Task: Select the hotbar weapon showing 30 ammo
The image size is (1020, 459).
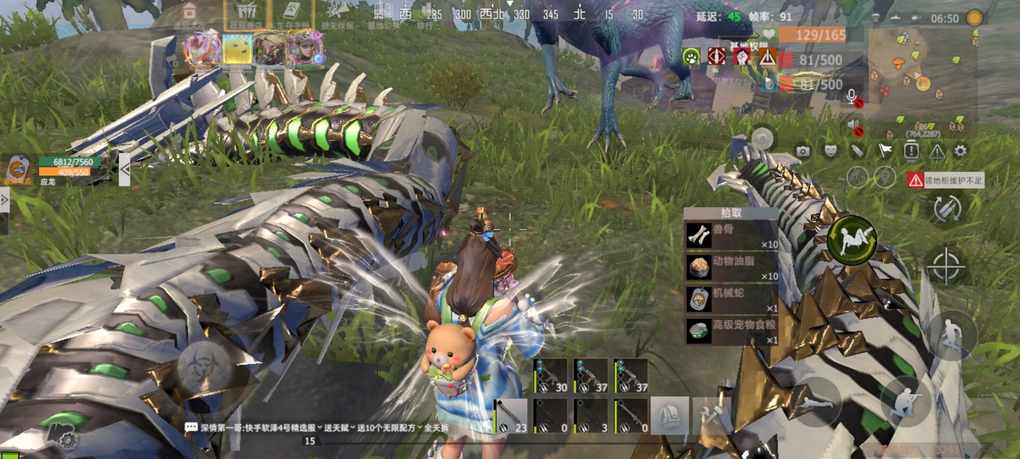Action: point(549,376)
